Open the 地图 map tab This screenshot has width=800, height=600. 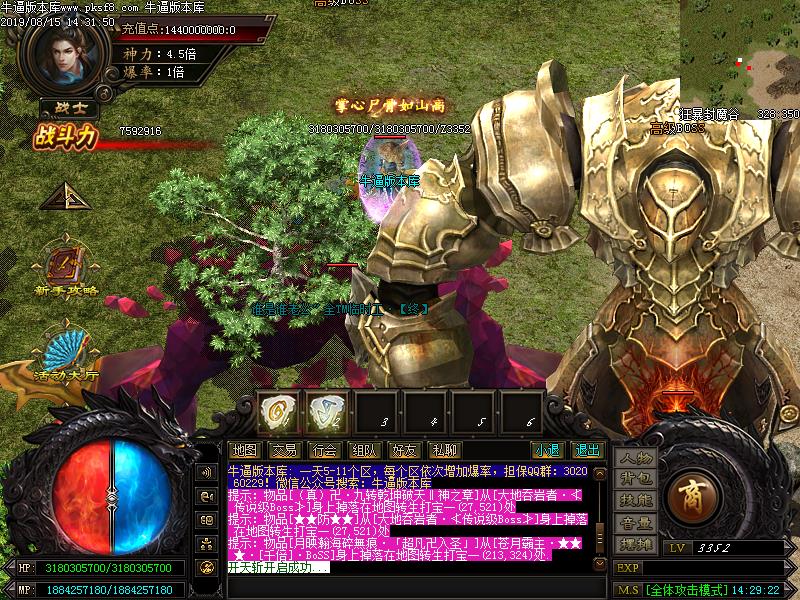[244, 450]
